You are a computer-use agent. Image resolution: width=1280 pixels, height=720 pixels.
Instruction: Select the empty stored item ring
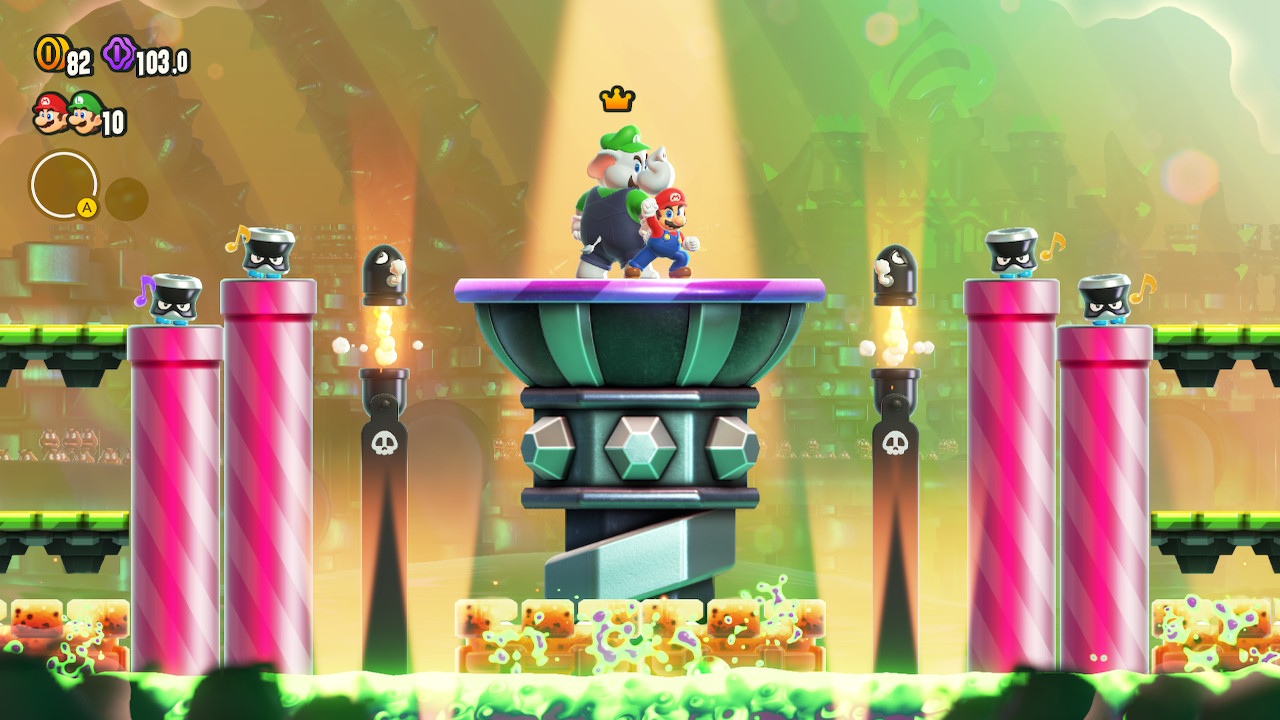pyautogui.click(x=64, y=185)
